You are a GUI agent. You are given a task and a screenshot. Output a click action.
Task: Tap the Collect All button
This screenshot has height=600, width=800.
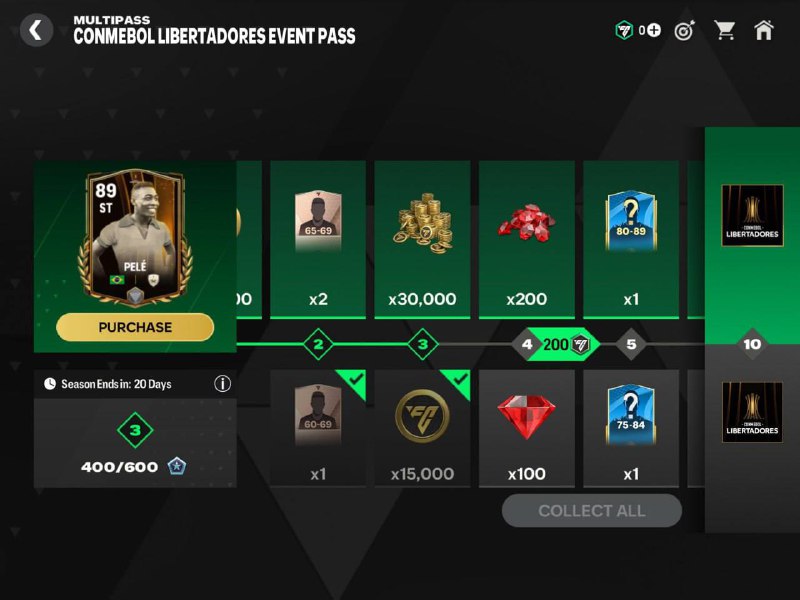(x=592, y=511)
